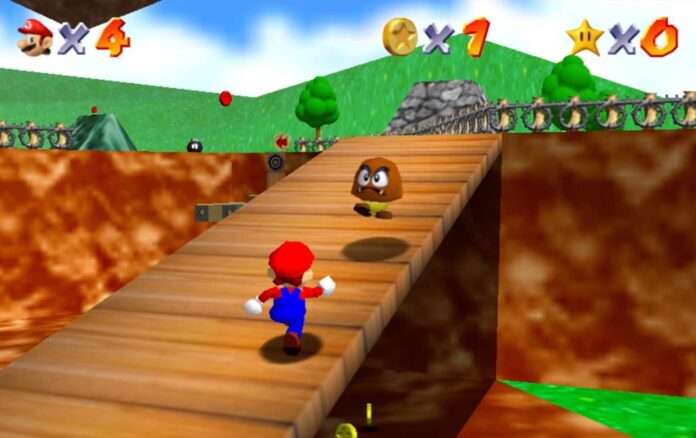Click the Mario head lives icon
This screenshot has height=438, width=696.
tap(34, 37)
